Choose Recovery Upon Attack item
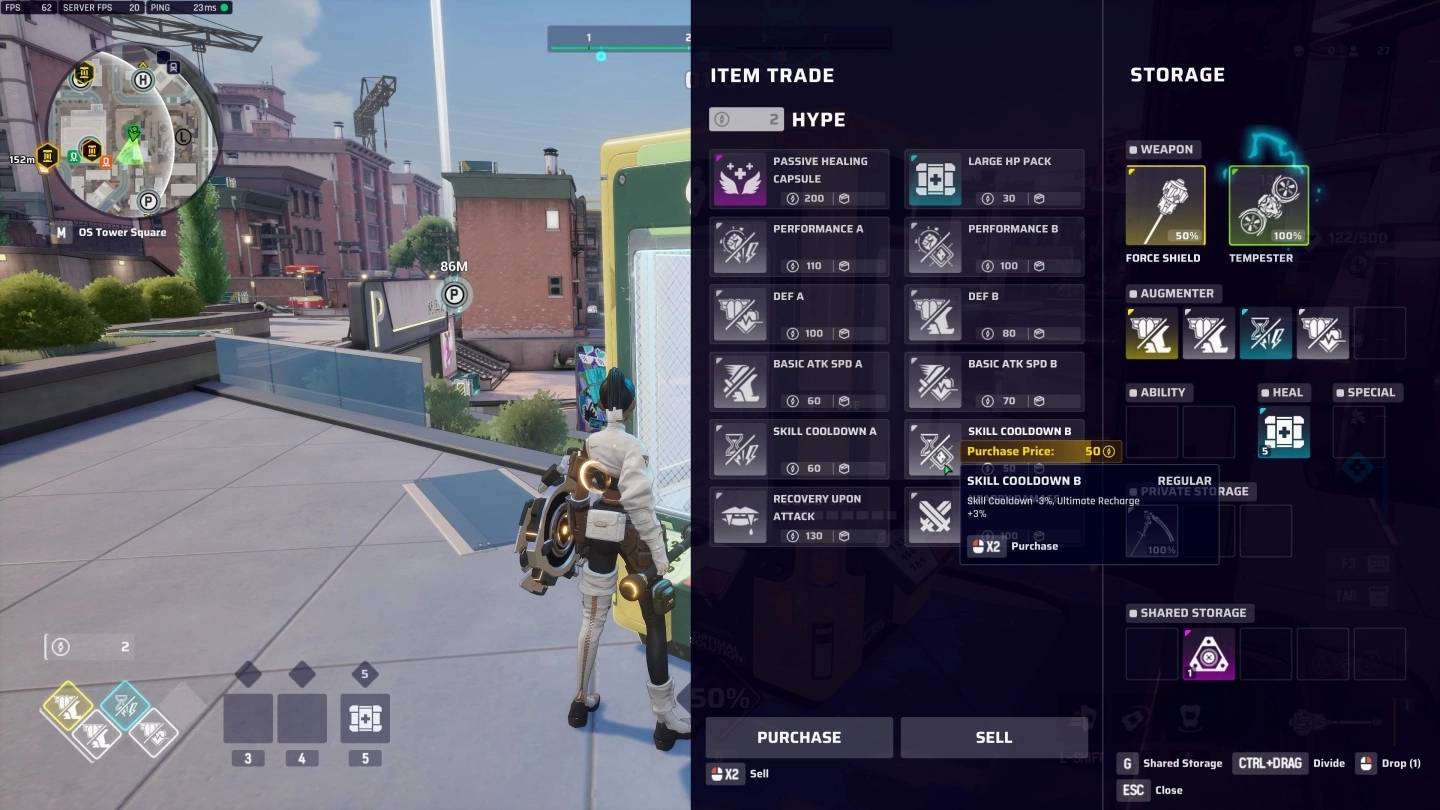The height and width of the screenshot is (810, 1440). point(799,516)
